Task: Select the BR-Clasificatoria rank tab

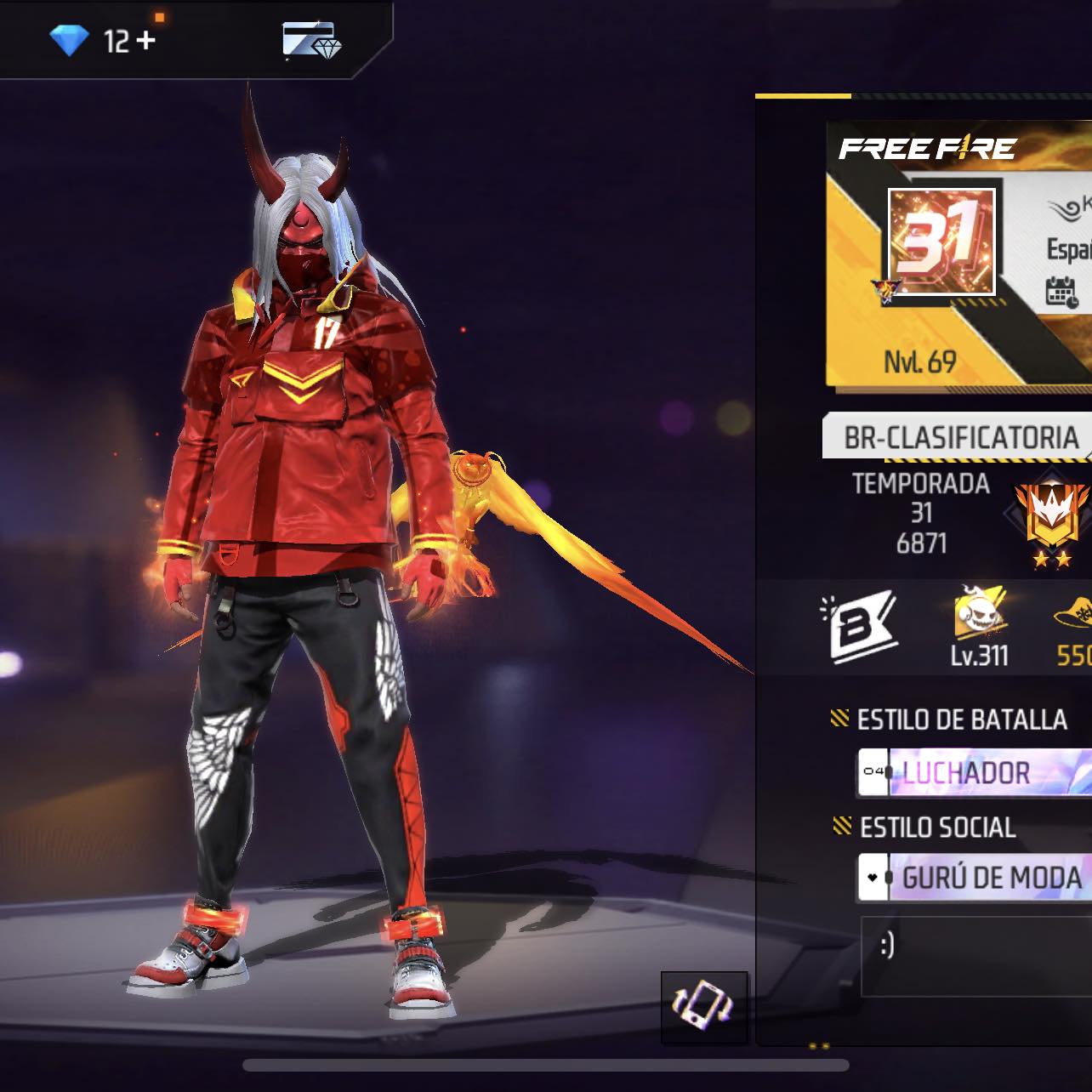Action: 958,437
